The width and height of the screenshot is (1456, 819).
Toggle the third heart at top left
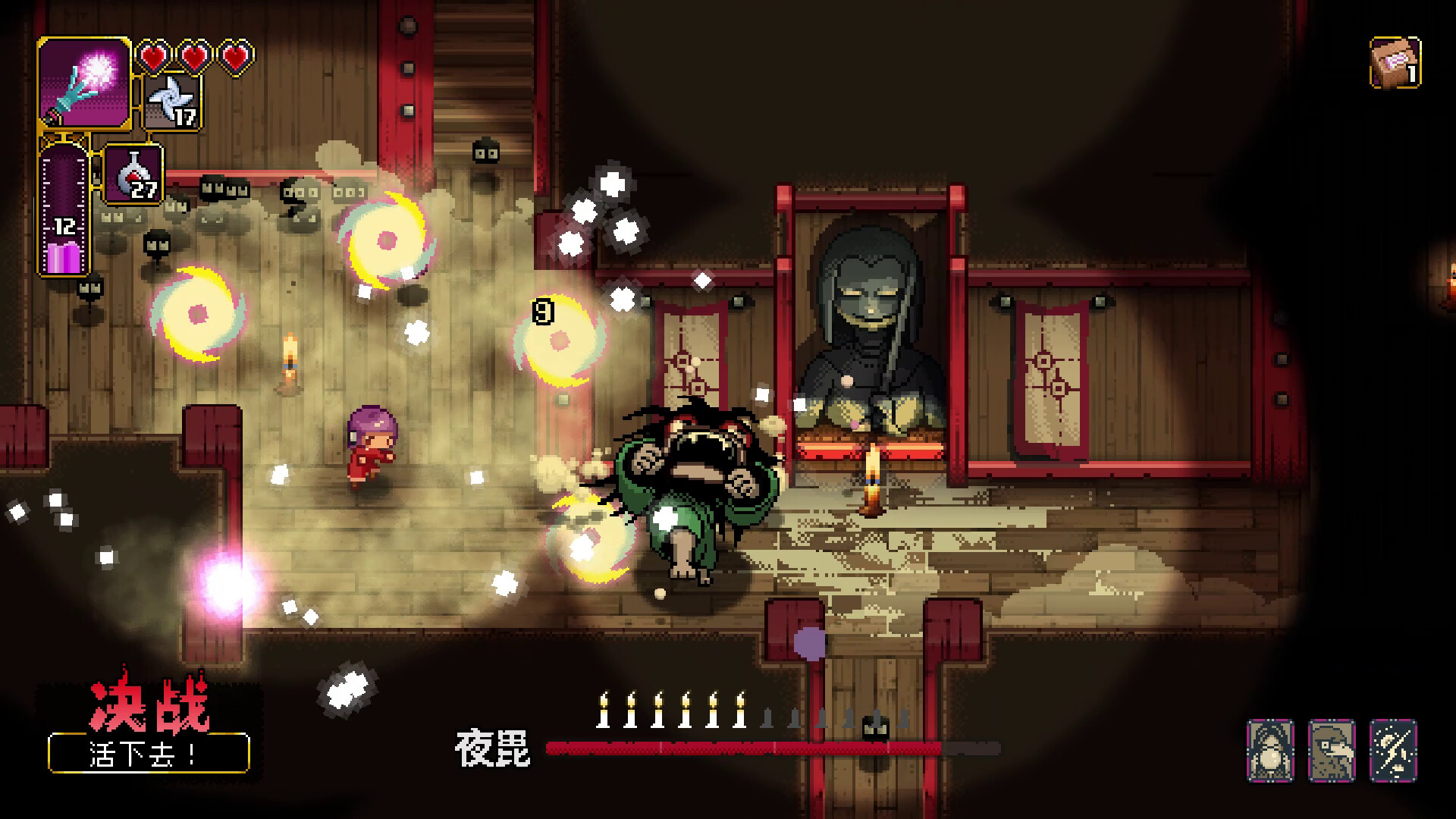(235, 55)
